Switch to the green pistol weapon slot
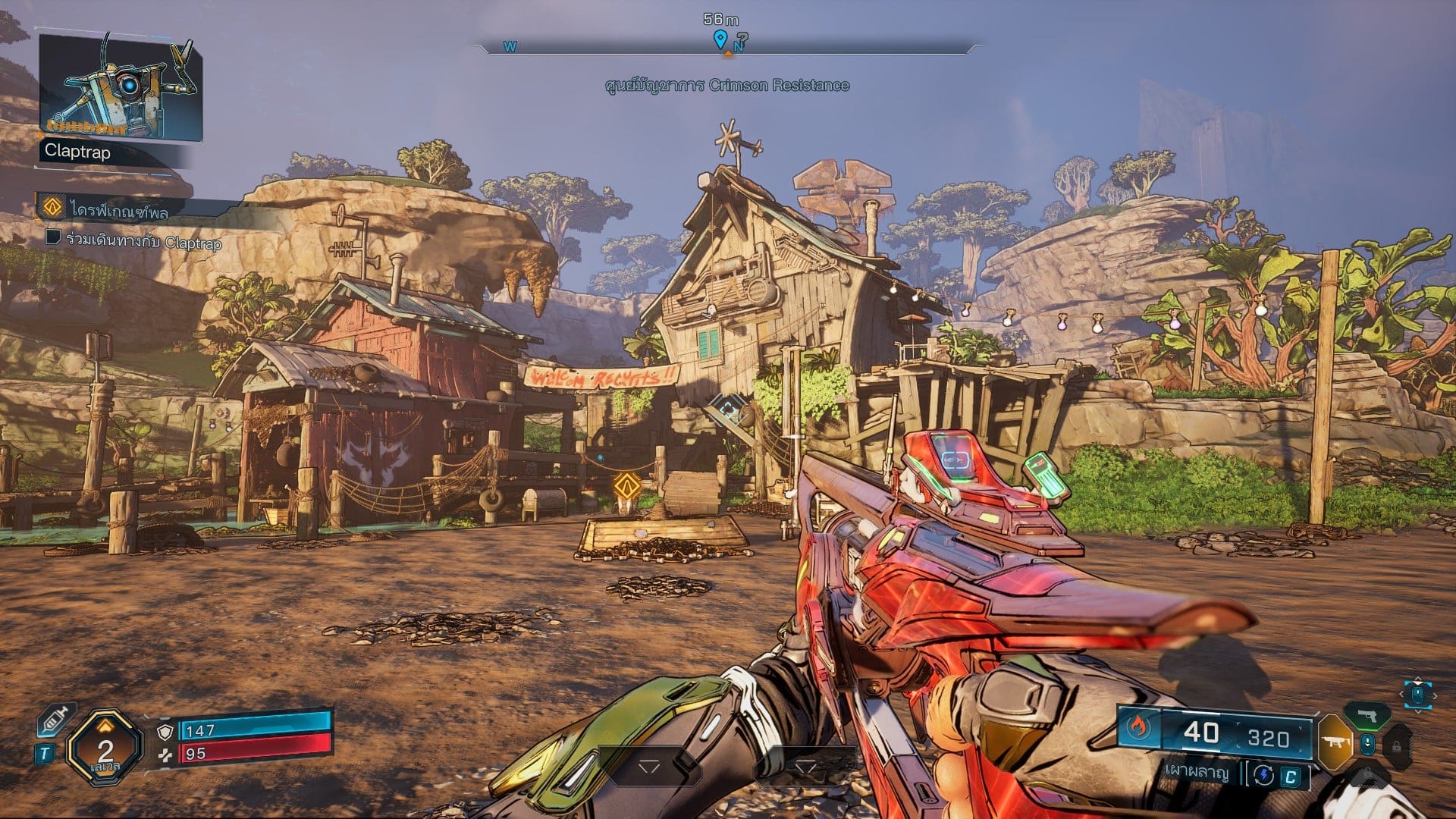1456x819 pixels. (1367, 716)
